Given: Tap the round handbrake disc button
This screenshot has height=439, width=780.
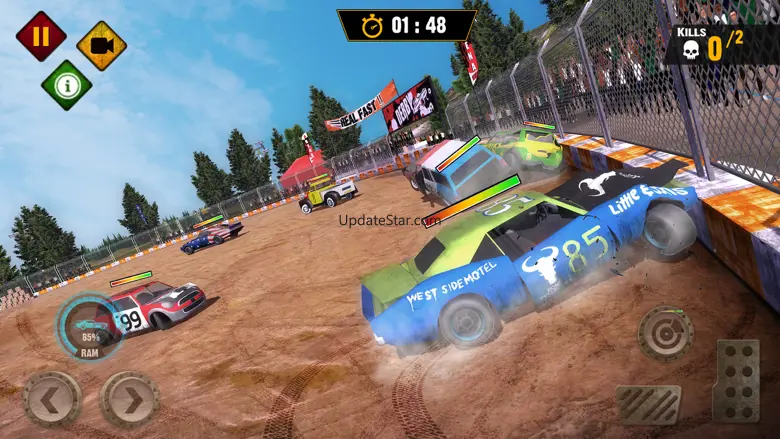Looking at the screenshot, I should 665,332.
